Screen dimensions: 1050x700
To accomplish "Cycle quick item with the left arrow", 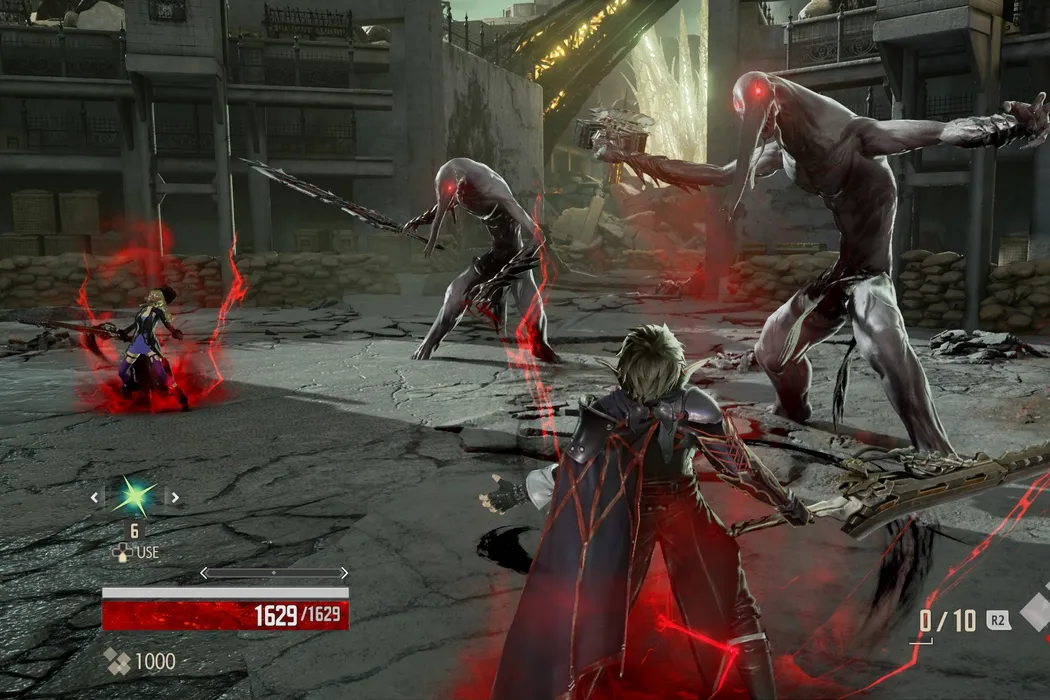I will click(x=96, y=496).
